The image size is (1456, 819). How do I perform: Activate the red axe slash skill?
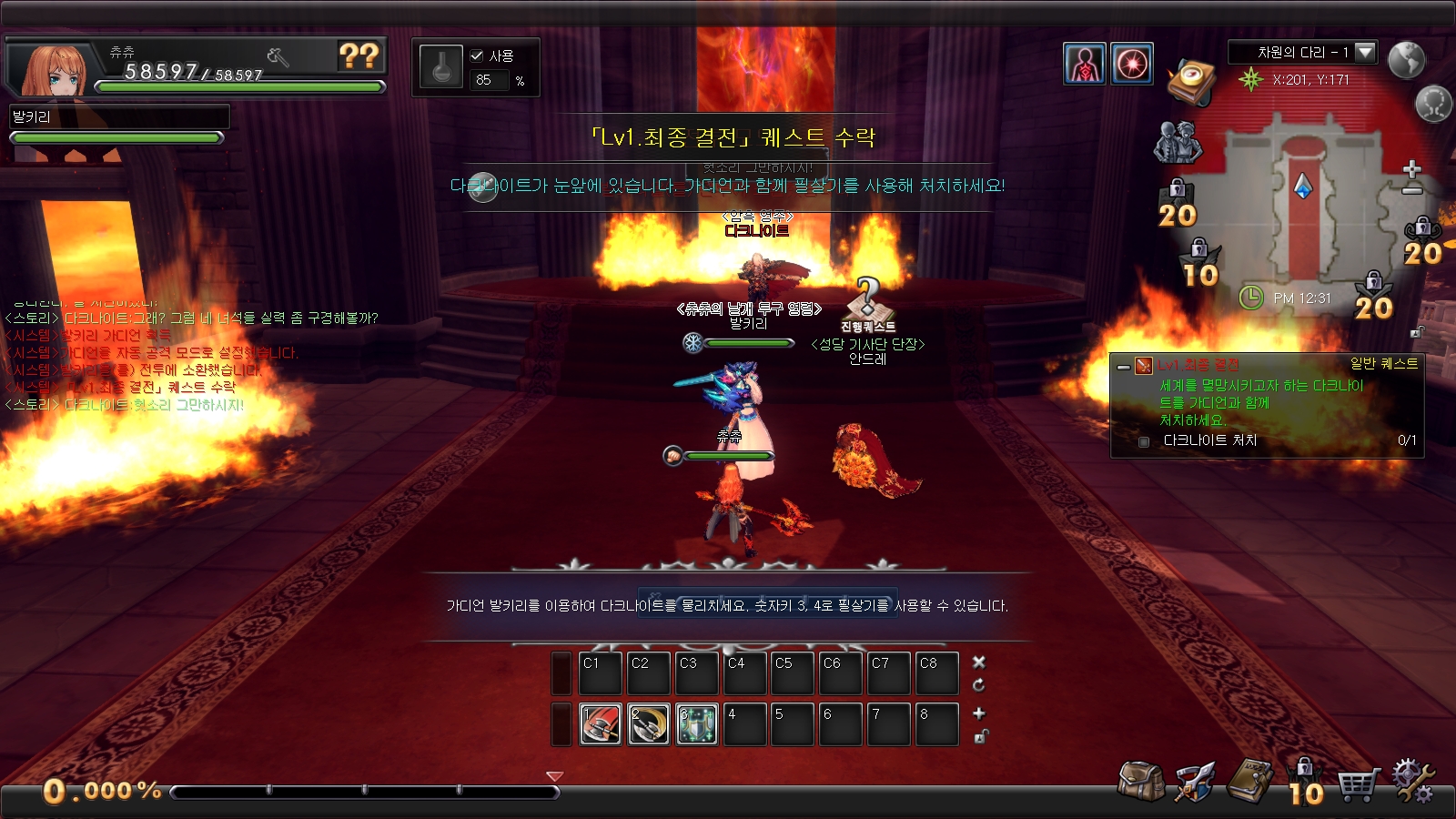click(x=601, y=724)
